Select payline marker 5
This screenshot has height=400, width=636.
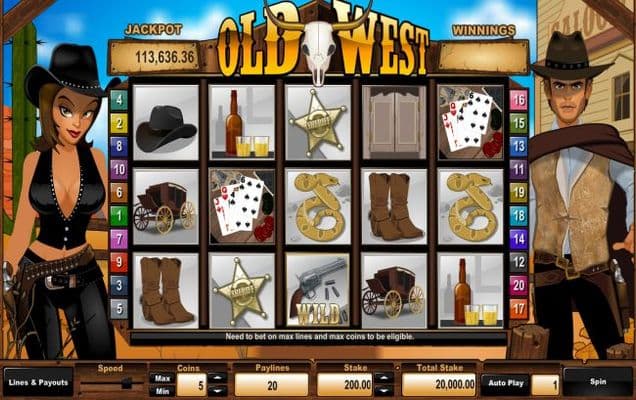pyautogui.click(x=118, y=307)
